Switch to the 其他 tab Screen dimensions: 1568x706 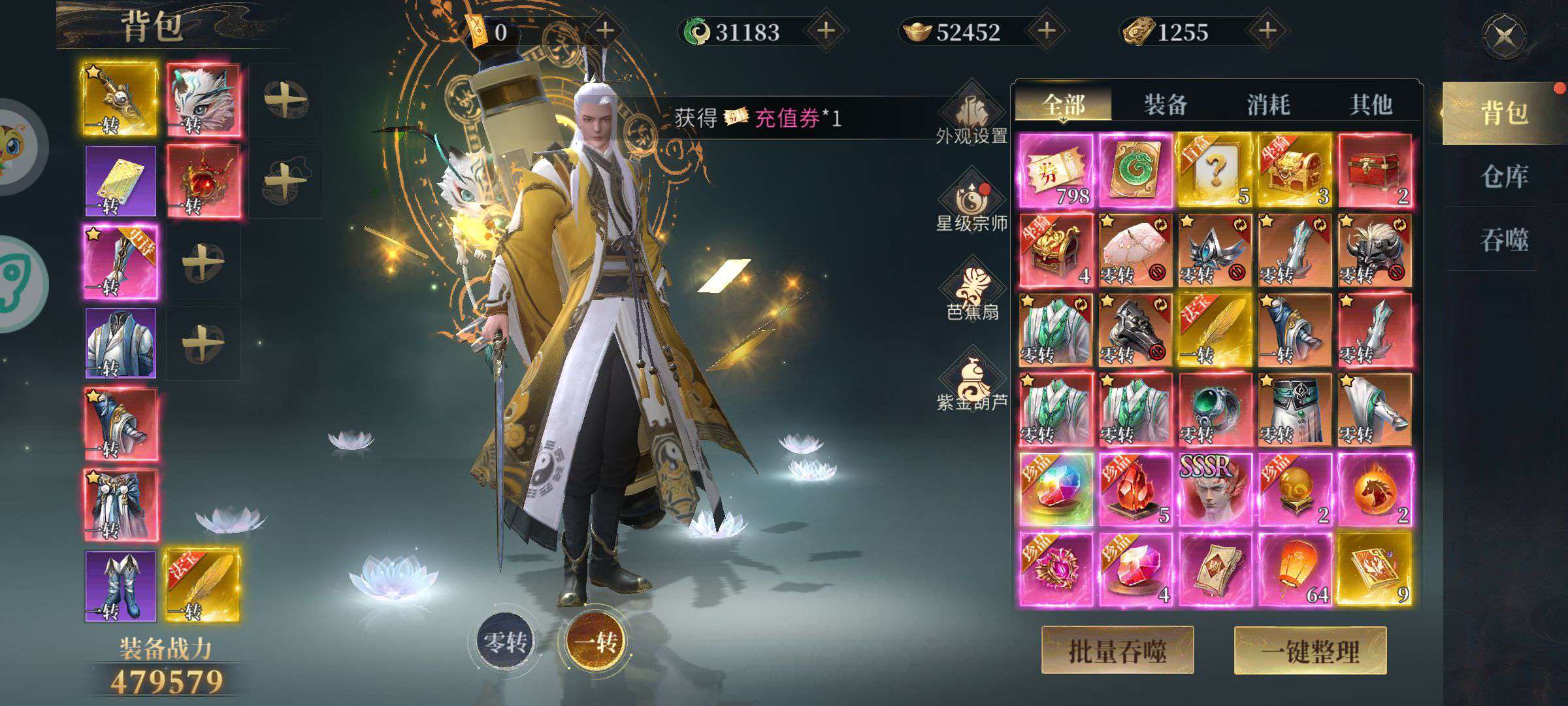click(1371, 105)
